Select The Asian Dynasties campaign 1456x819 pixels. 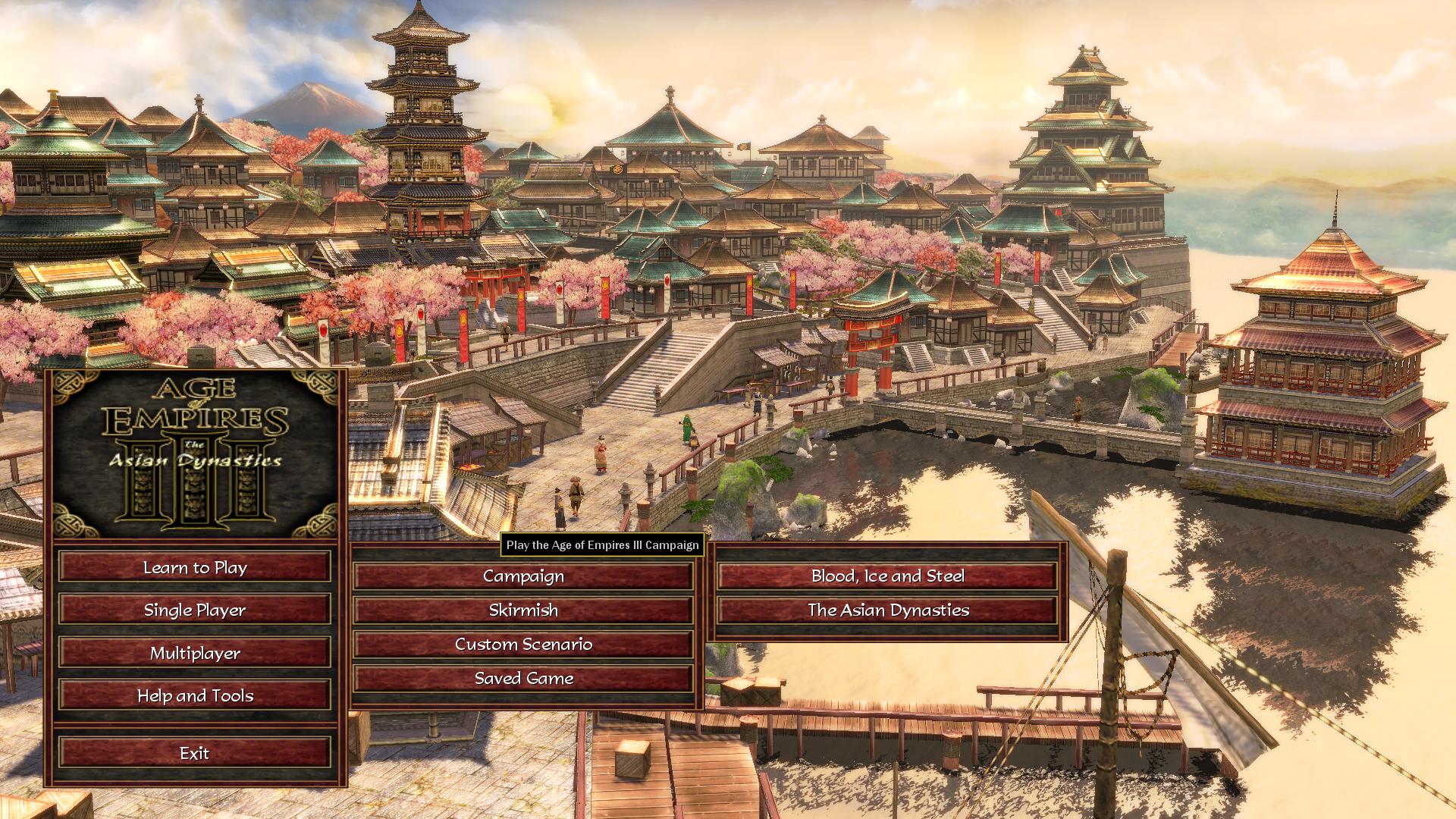[887, 610]
